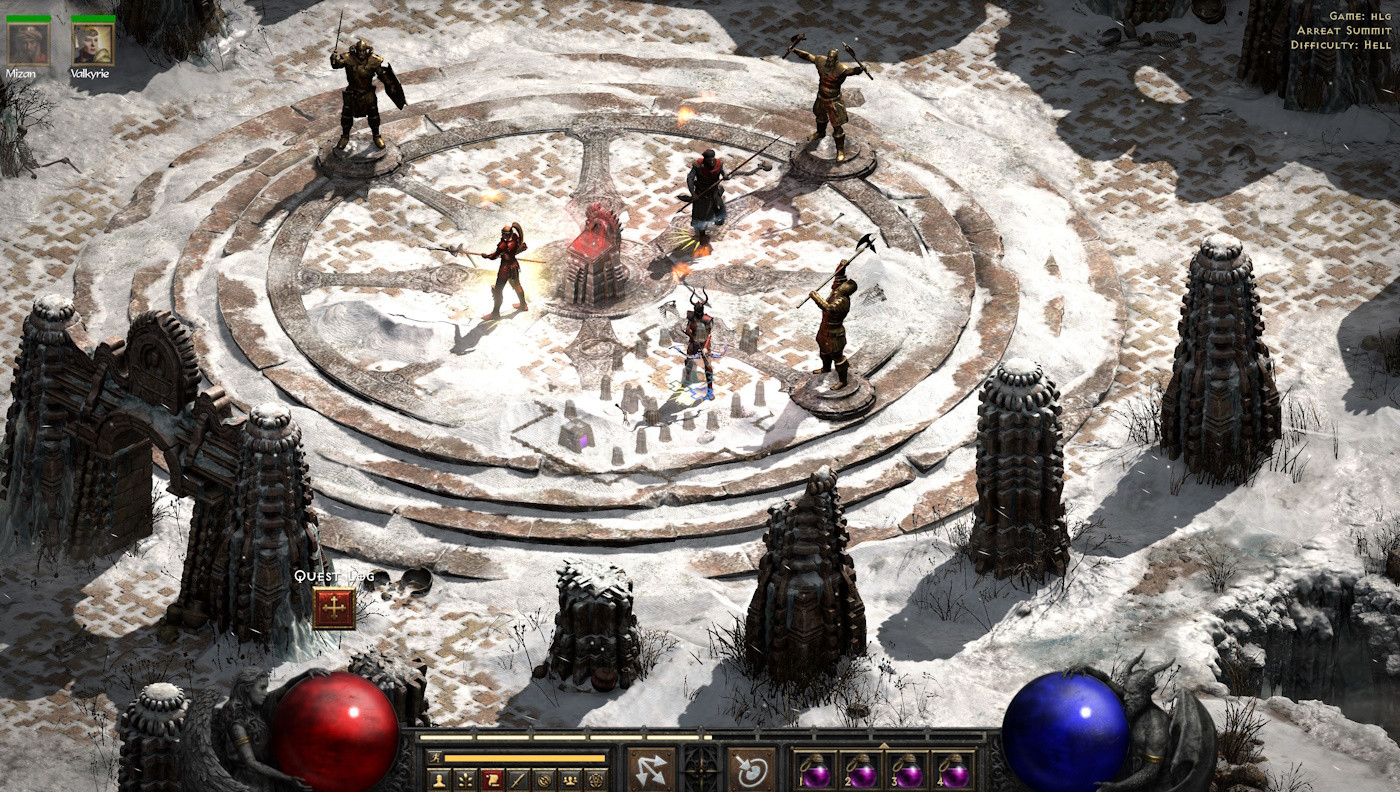Open the Quest Log notification button

pyautogui.click(x=333, y=607)
